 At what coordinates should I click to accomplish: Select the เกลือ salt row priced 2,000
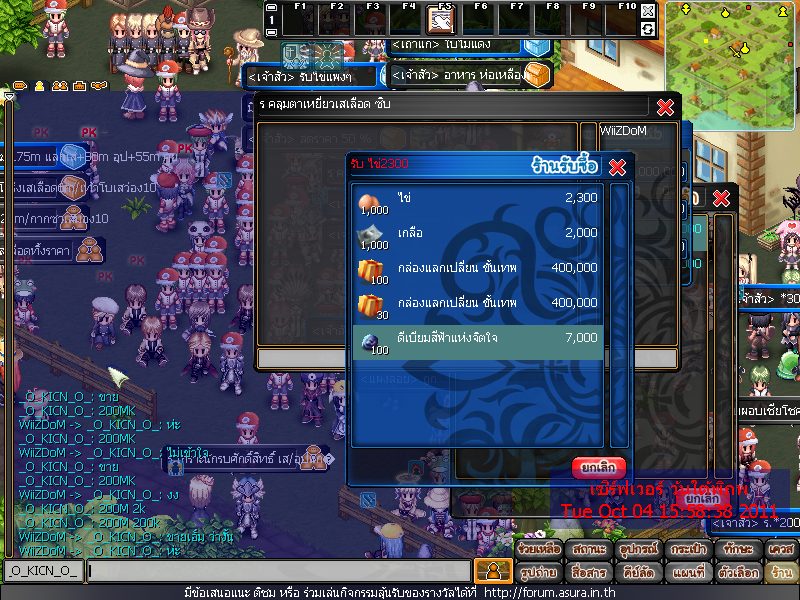point(478,233)
